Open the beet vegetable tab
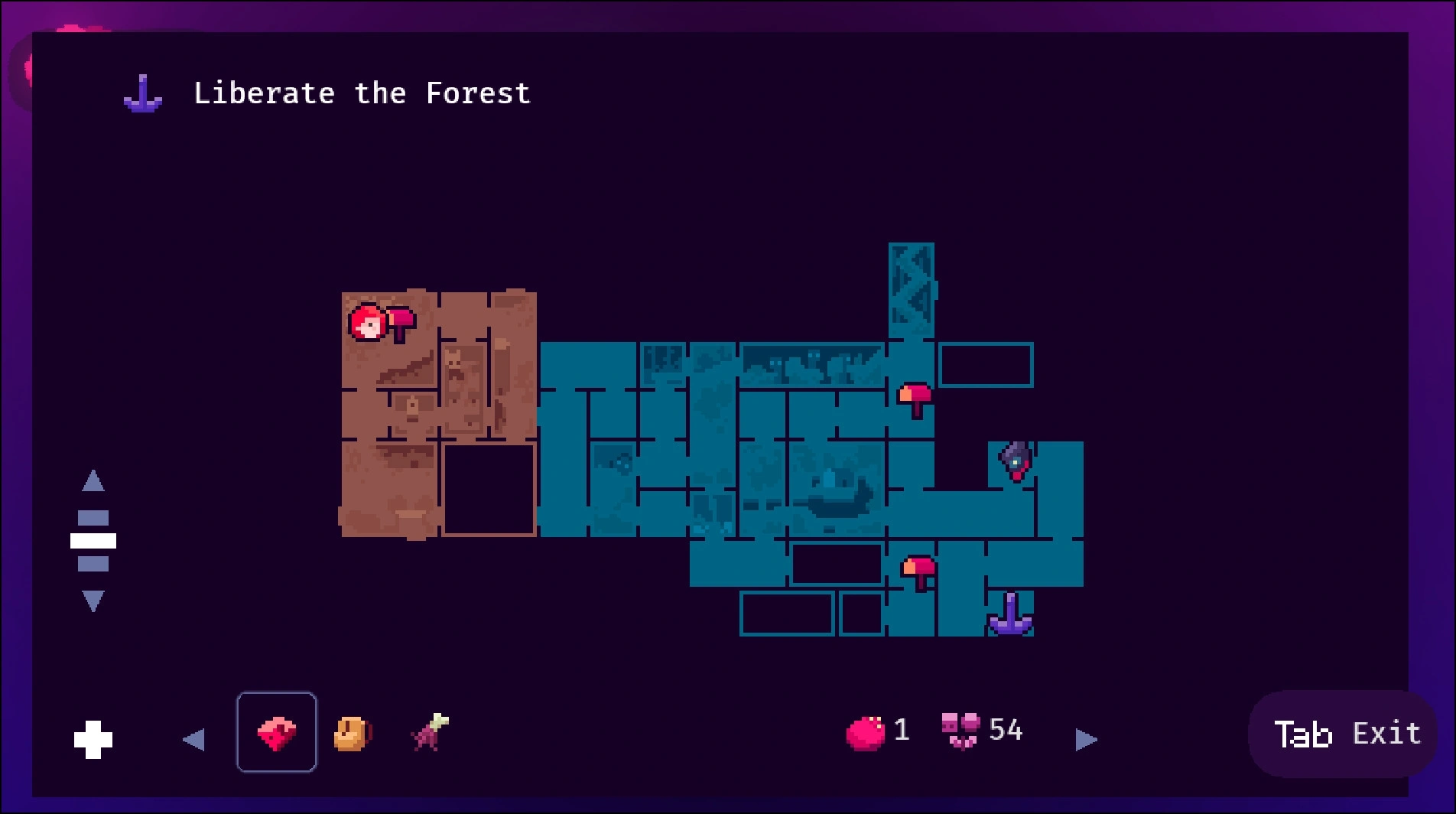This screenshot has width=1456, height=814. (430, 732)
